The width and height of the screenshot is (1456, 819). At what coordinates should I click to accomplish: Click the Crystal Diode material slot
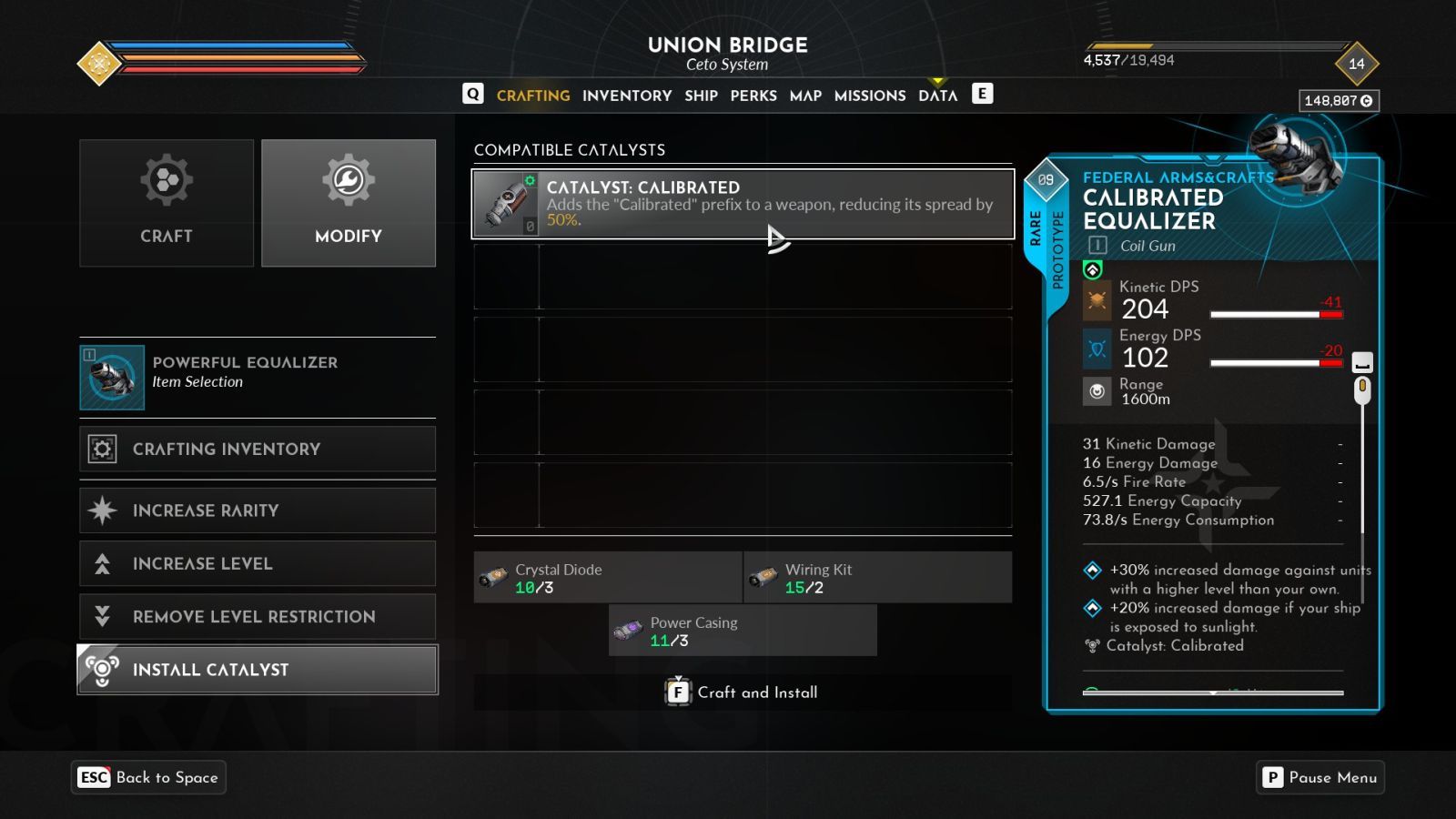tap(607, 578)
